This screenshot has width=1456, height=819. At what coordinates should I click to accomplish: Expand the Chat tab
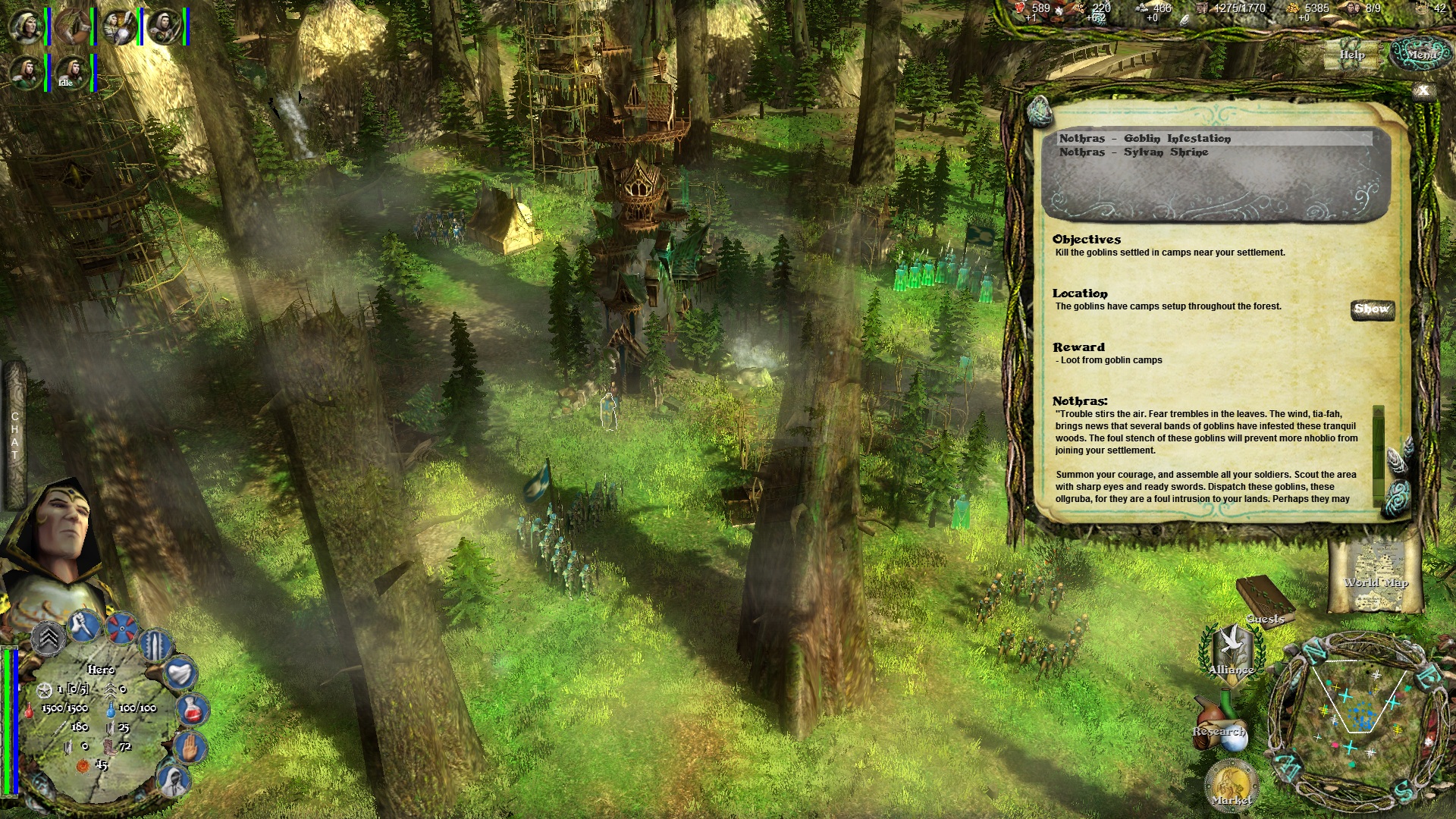point(14,436)
